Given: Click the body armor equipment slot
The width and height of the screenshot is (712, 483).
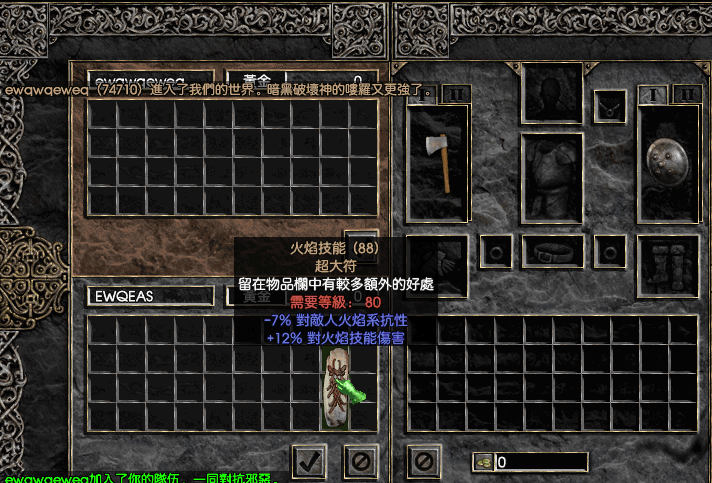Looking at the screenshot, I should coord(552,178).
